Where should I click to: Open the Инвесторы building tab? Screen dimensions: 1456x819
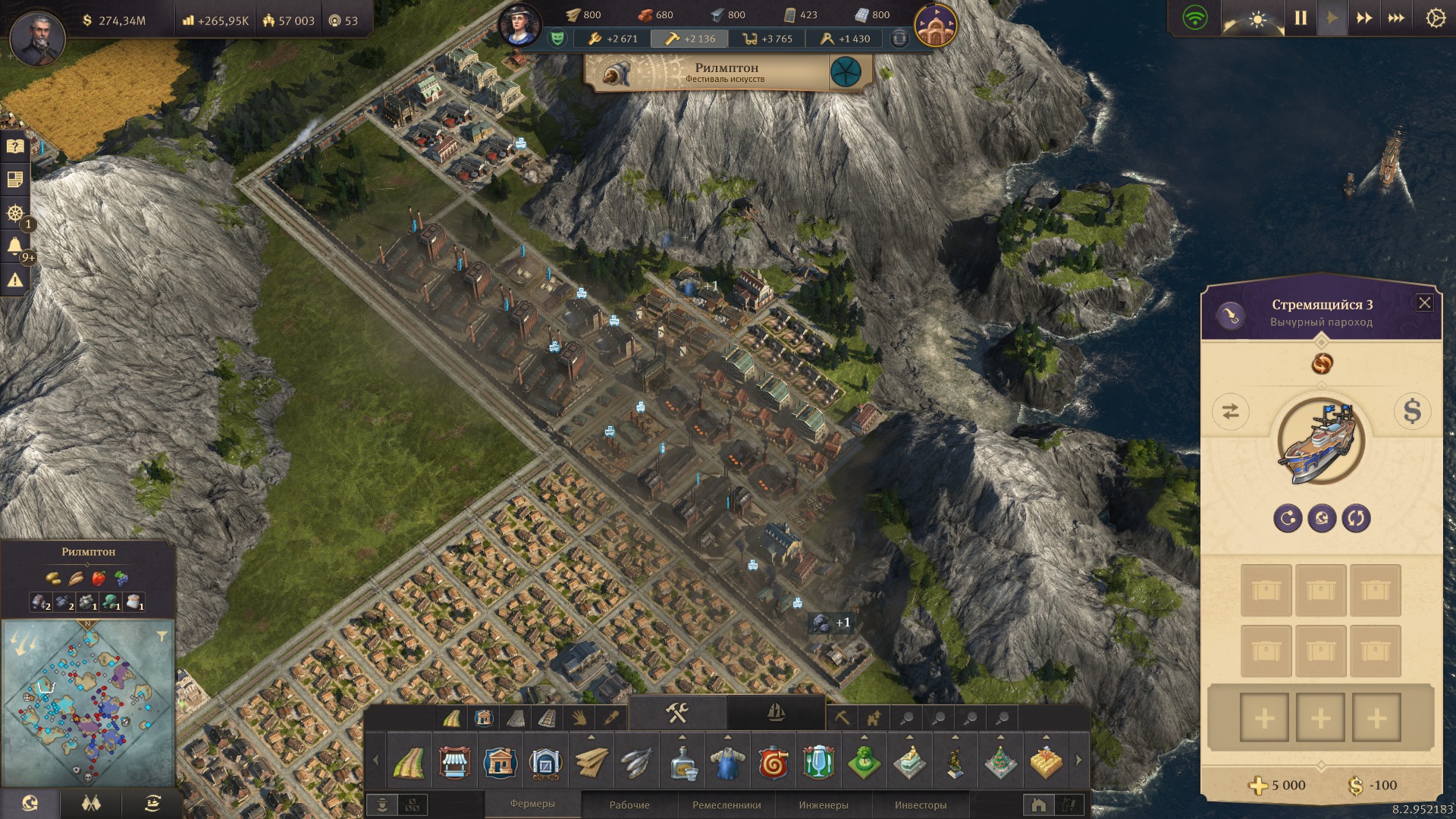[921, 805]
